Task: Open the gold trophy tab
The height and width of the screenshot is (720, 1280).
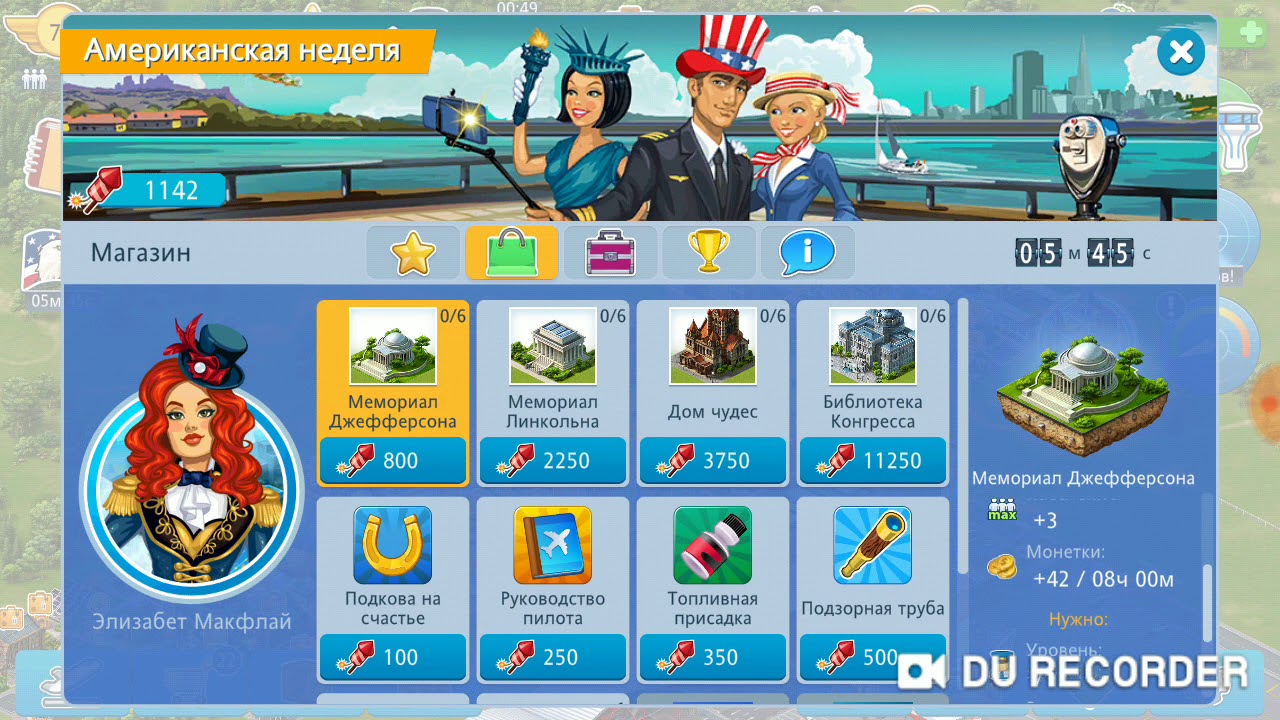Action: pyautogui.click(x=708, y=252)
